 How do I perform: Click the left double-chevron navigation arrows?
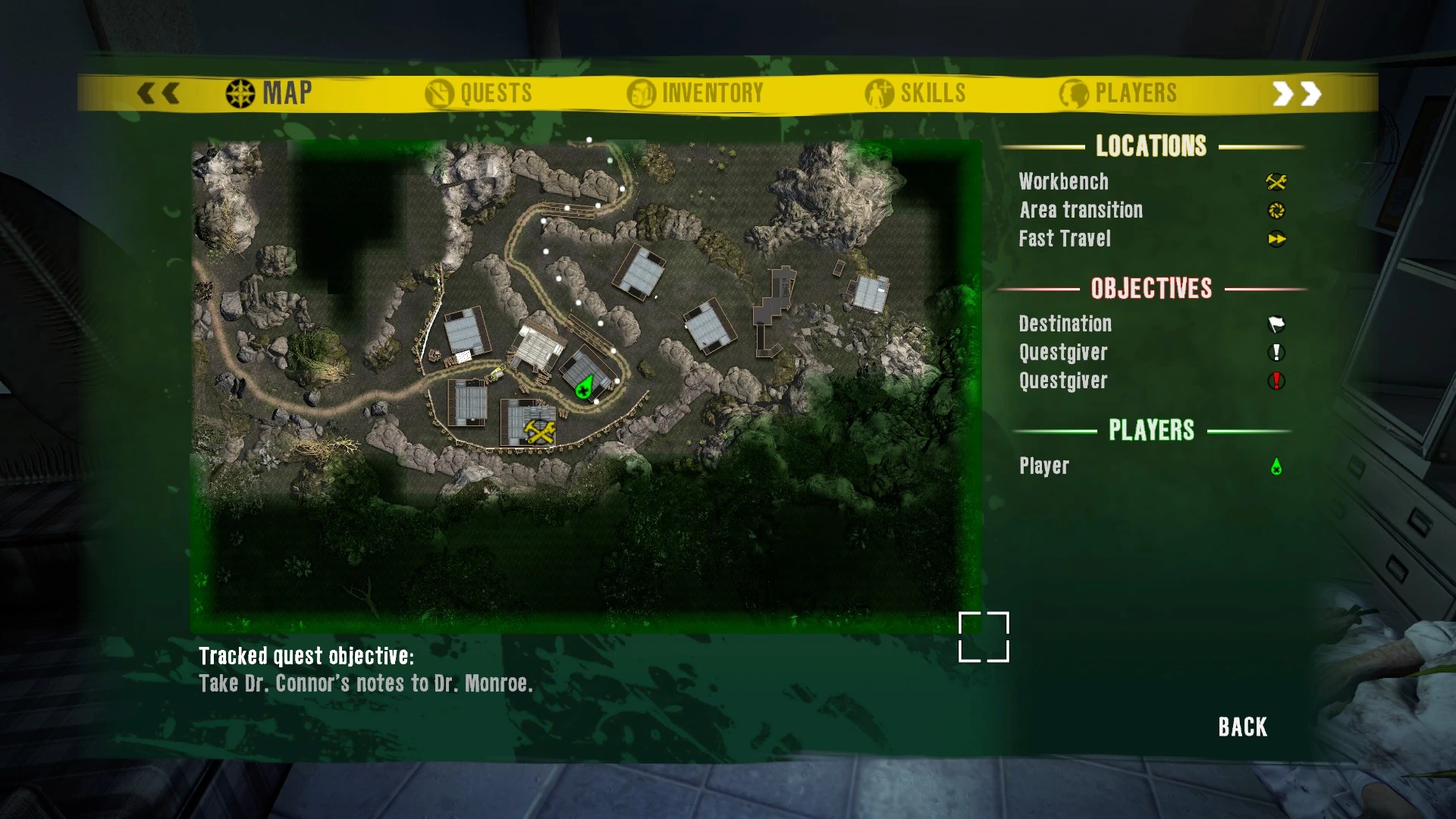(157, 92)
